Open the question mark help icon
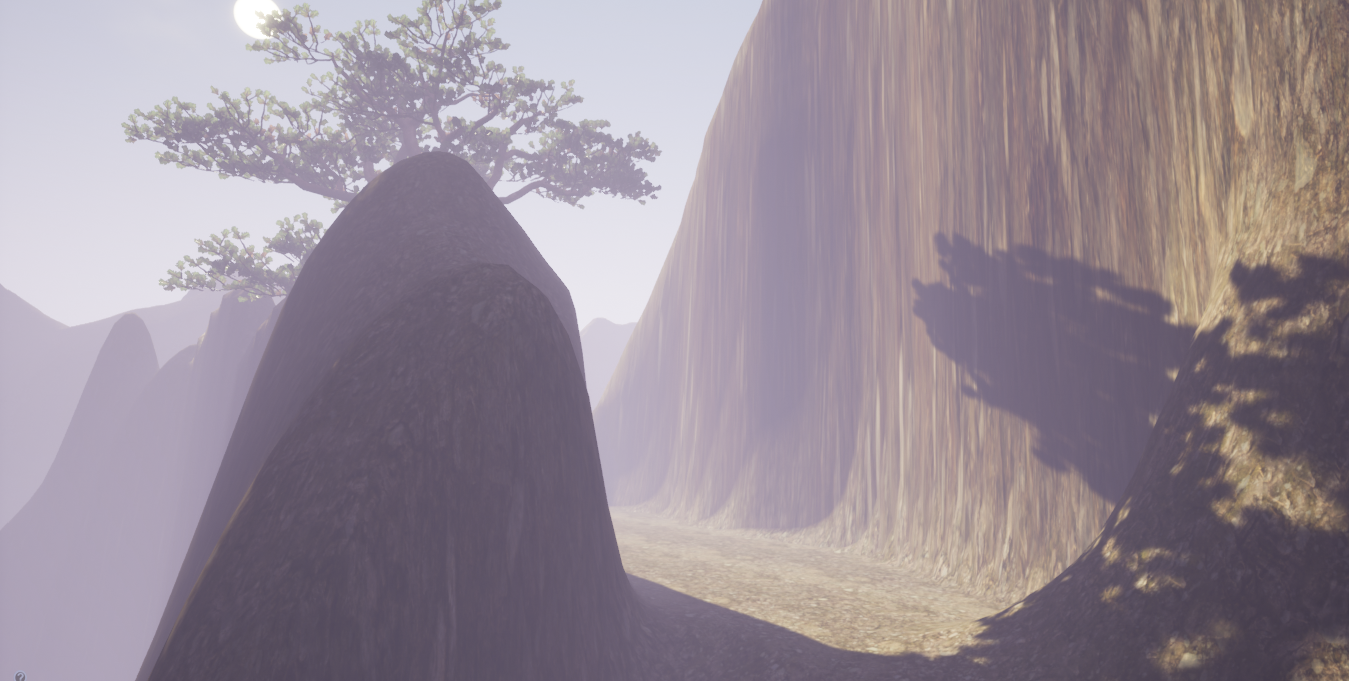 [20, 676]
